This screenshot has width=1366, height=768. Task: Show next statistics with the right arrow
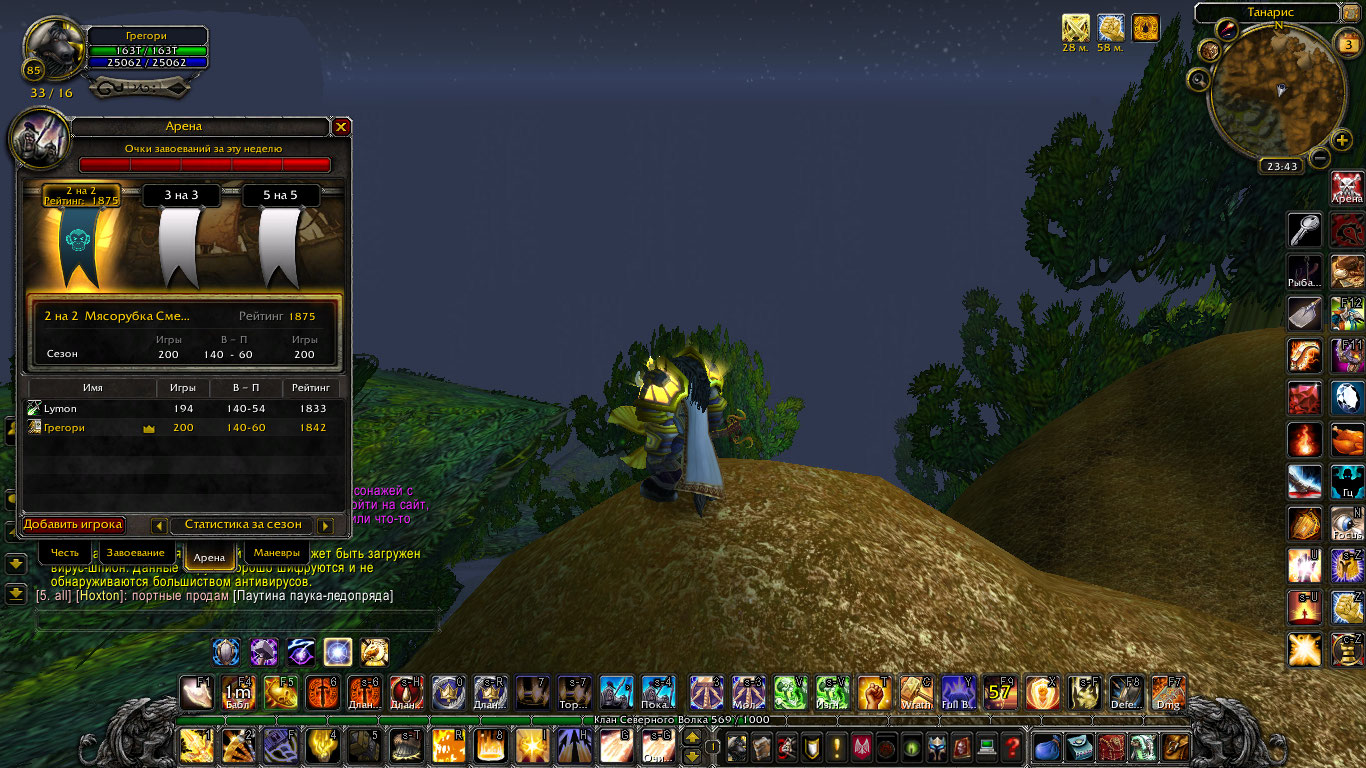pos(325,526)
